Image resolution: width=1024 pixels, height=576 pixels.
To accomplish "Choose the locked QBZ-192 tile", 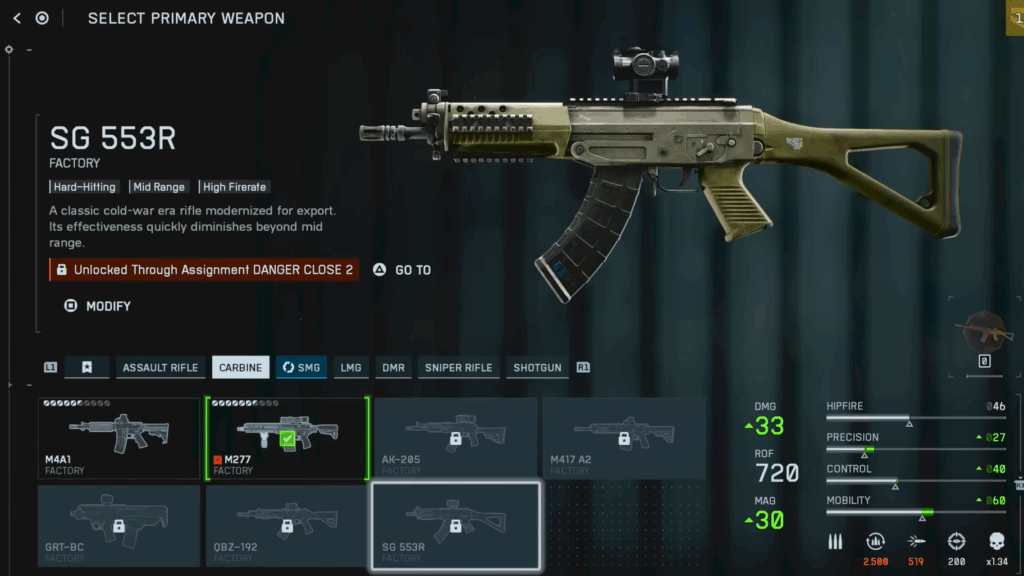I will point(287,525).
